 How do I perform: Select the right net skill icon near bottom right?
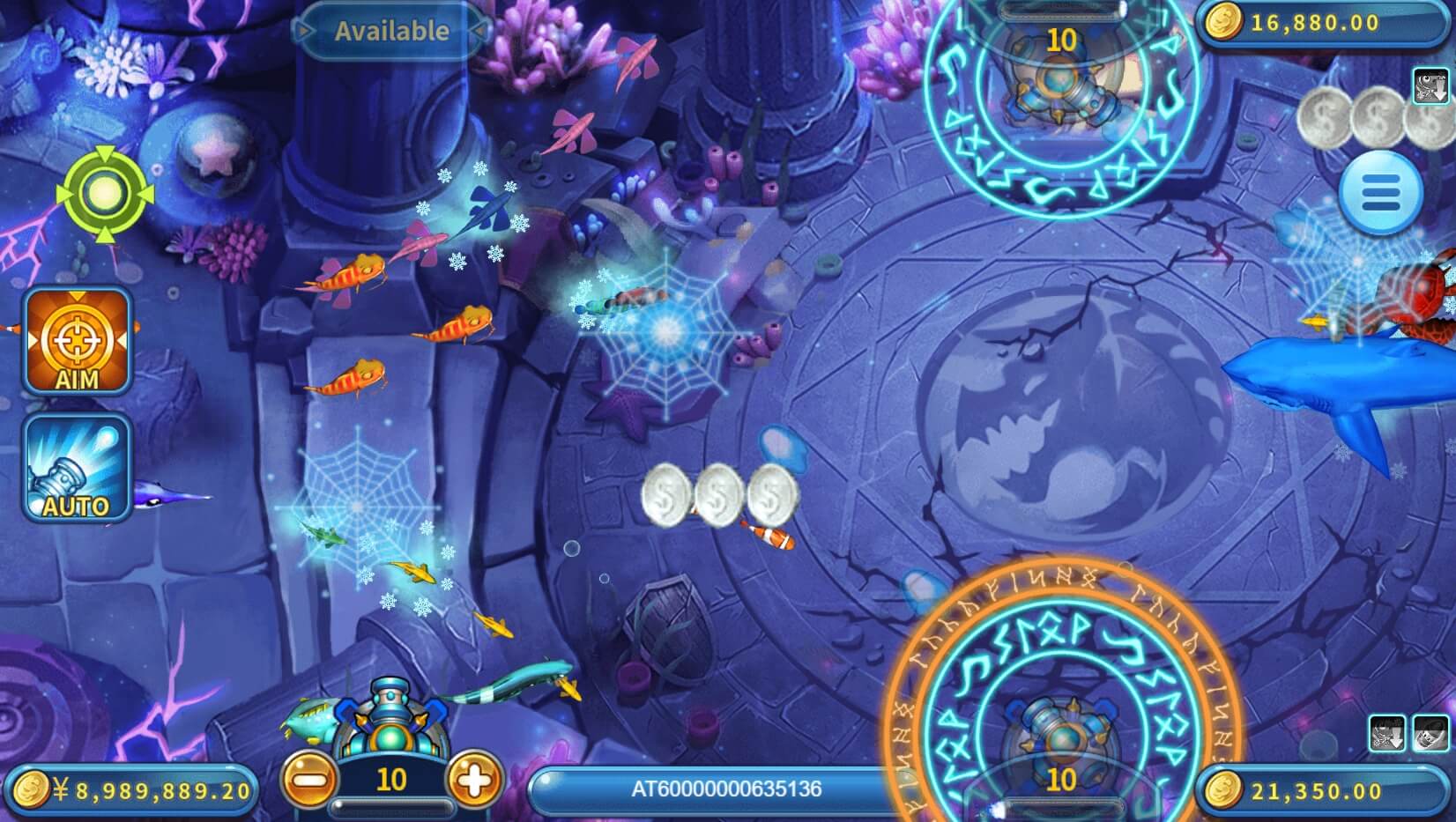[x=1430, y=733]
